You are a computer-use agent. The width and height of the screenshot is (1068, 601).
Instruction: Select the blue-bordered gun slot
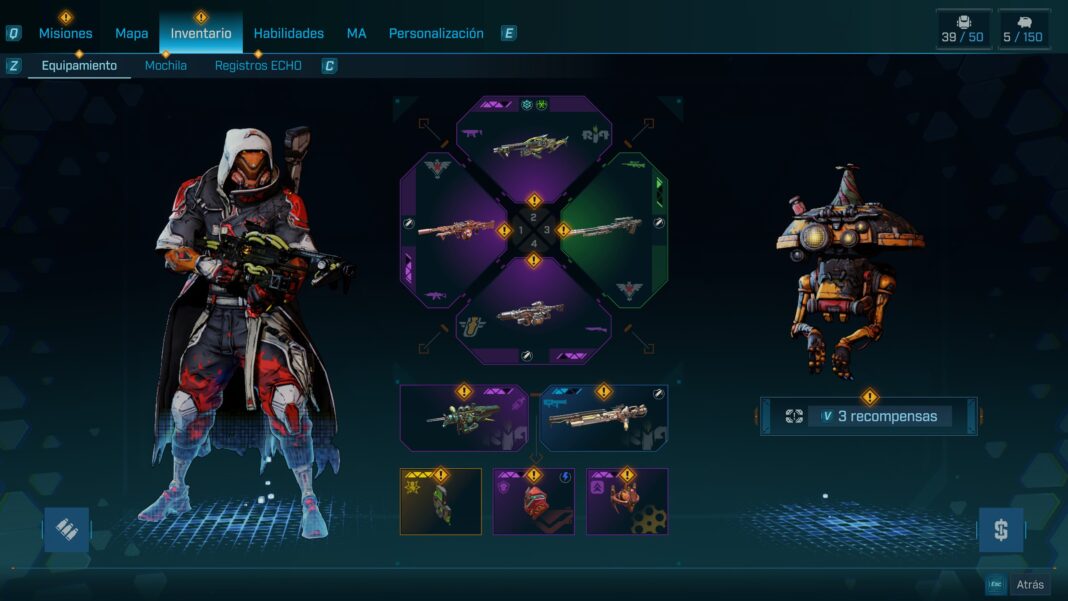pyautogui.click(x=604, y=418)
